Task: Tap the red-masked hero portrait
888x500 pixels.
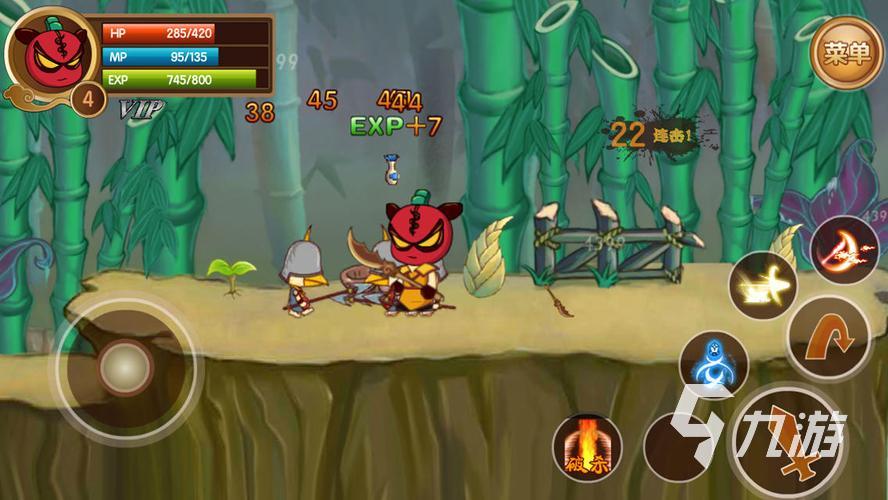Action: (46, 55)
